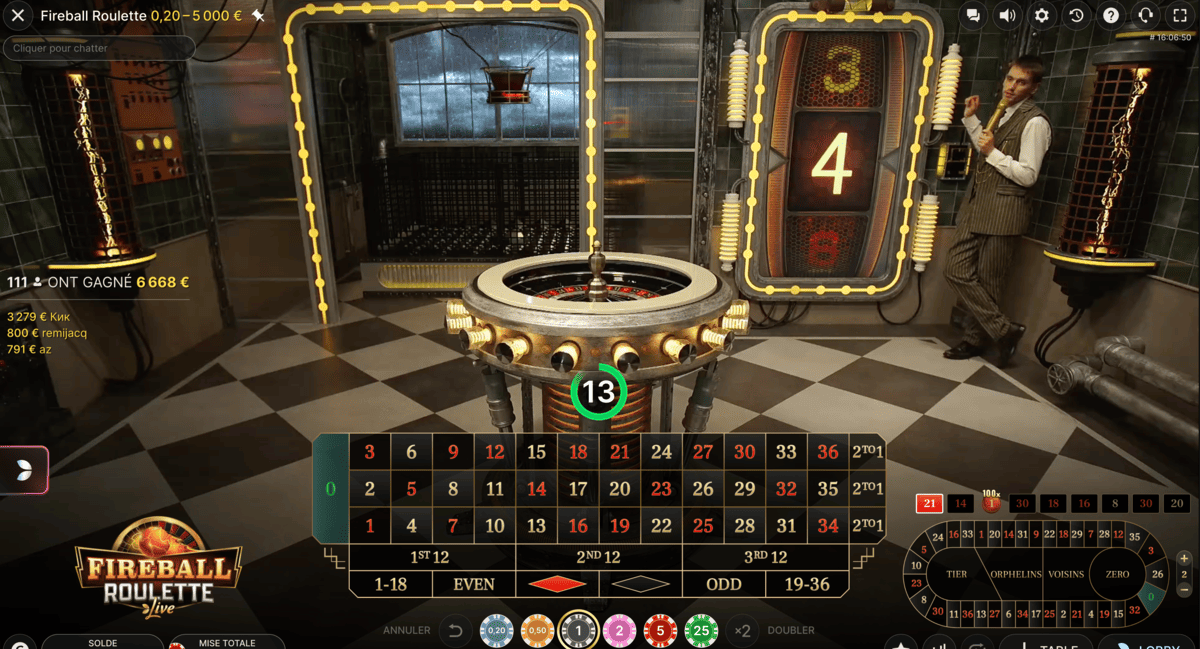Show the game history clock icon

pyautogui.click(x=1076, y=16)
